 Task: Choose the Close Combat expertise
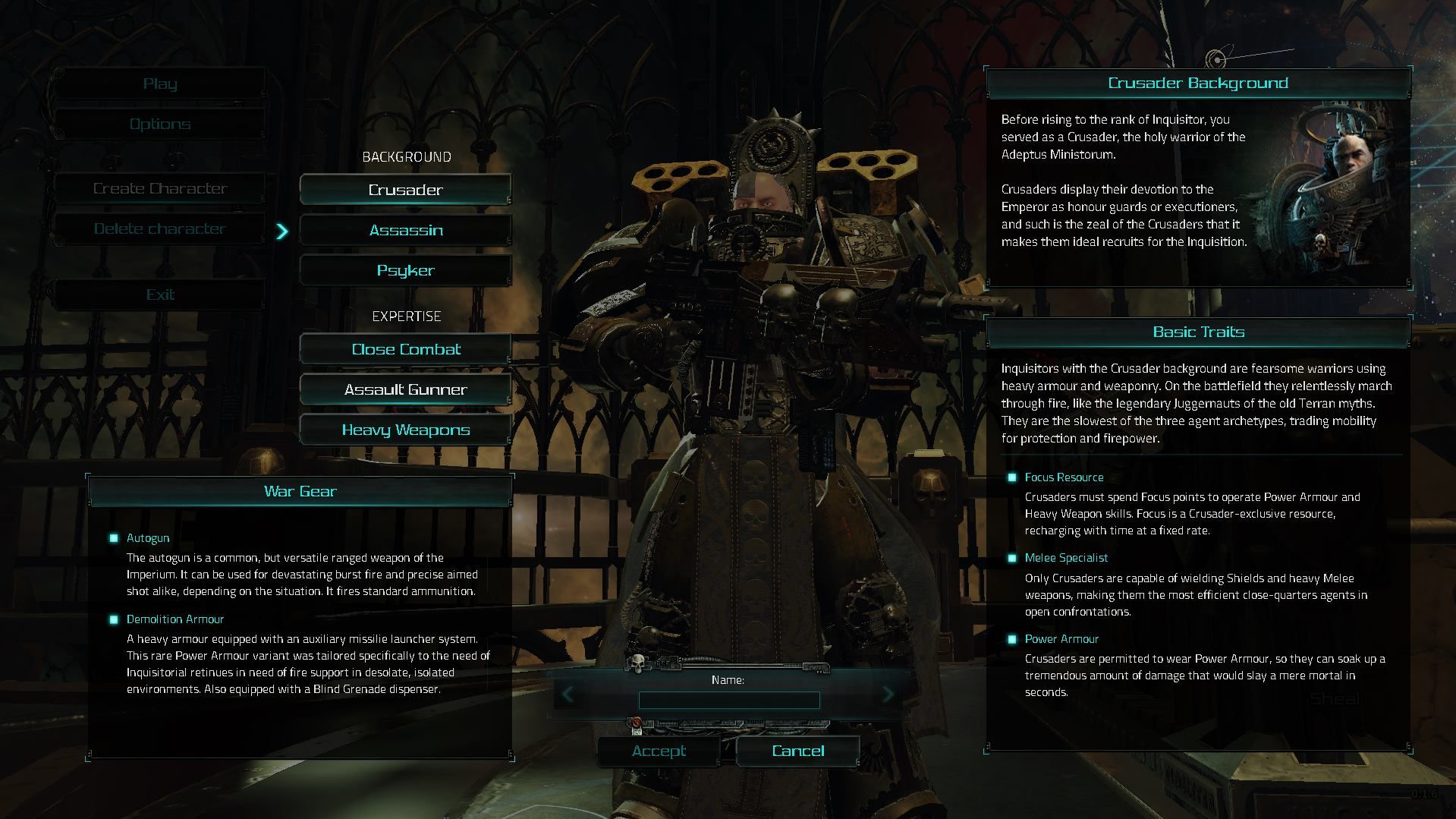[406, 349]
